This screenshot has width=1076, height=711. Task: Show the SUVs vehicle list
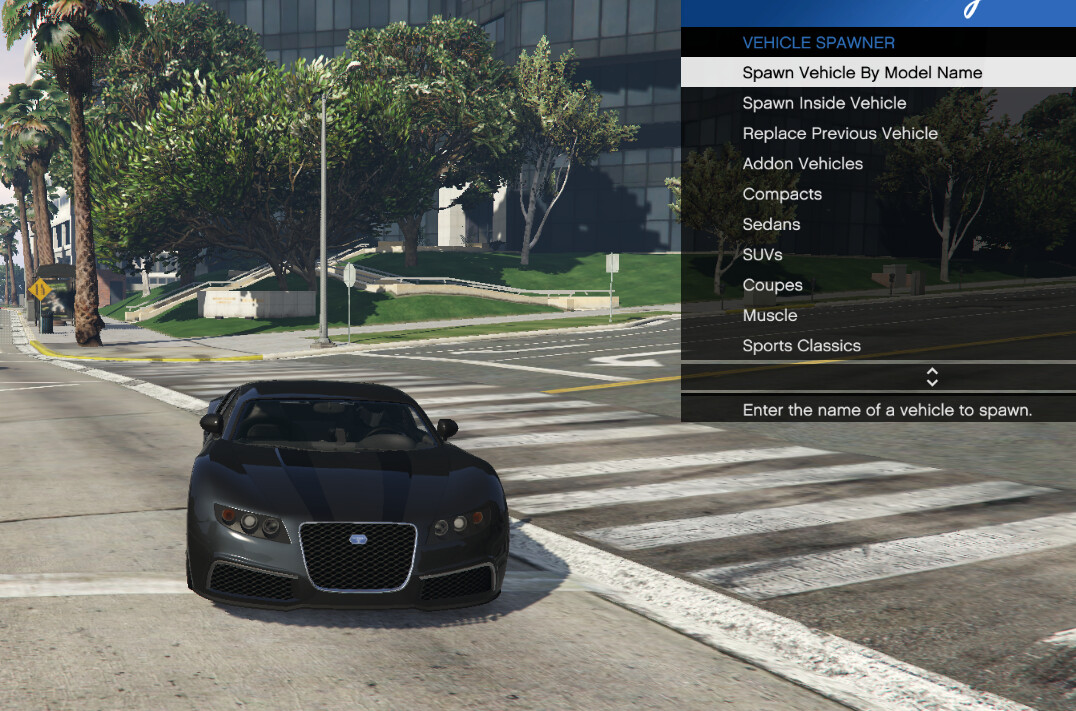pyautogui.click(x=762, y=255)
